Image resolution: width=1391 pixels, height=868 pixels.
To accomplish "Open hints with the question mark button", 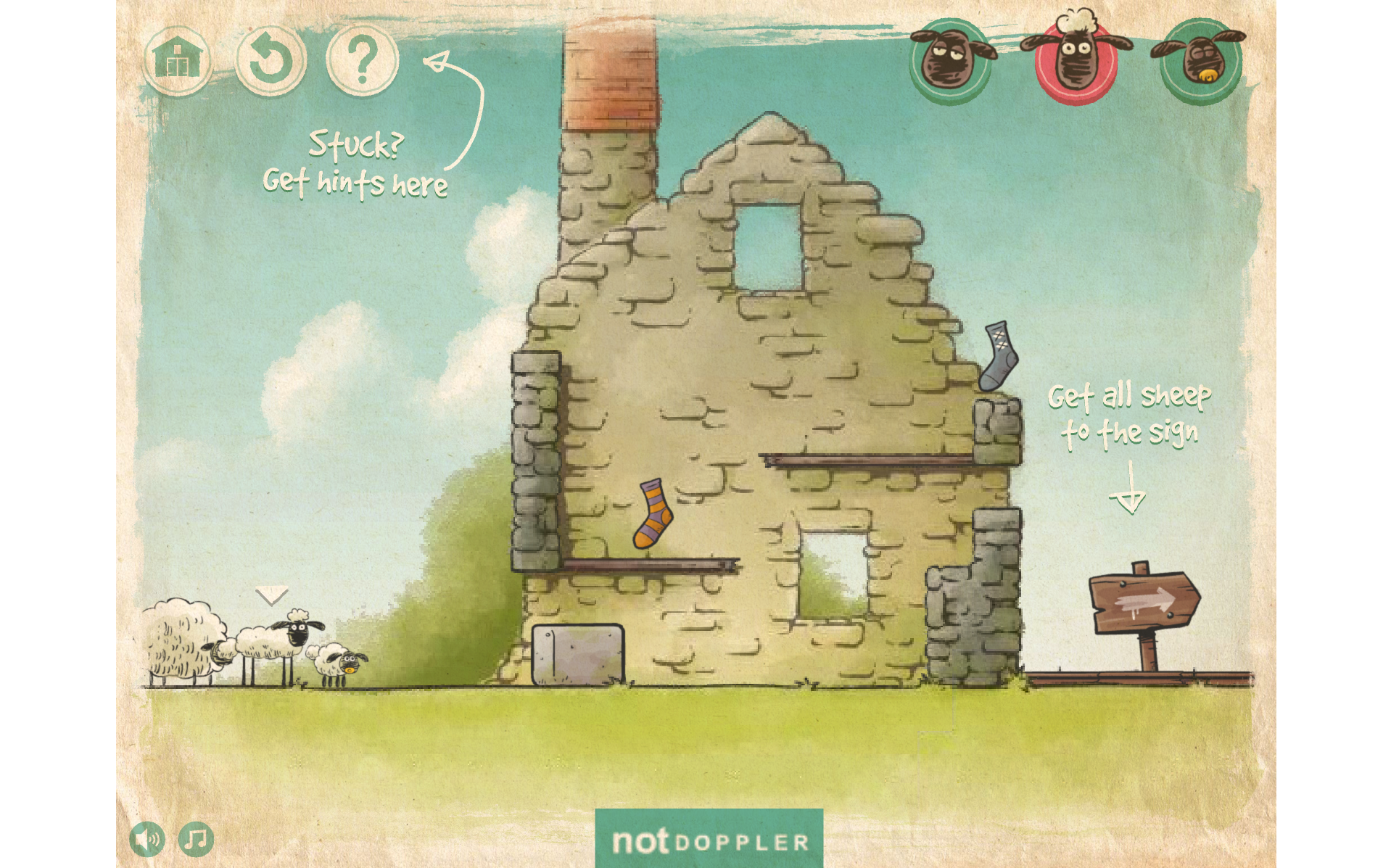I will coord(363,61).
